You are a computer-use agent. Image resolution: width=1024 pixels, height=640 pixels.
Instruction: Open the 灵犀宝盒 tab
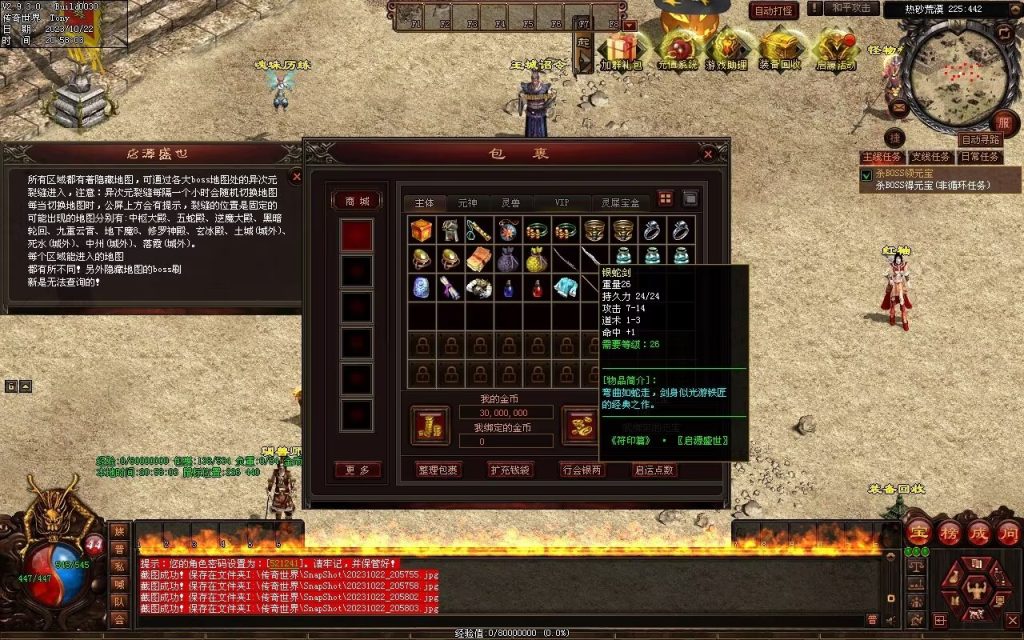pyautogui.click(x=620, y=202)
